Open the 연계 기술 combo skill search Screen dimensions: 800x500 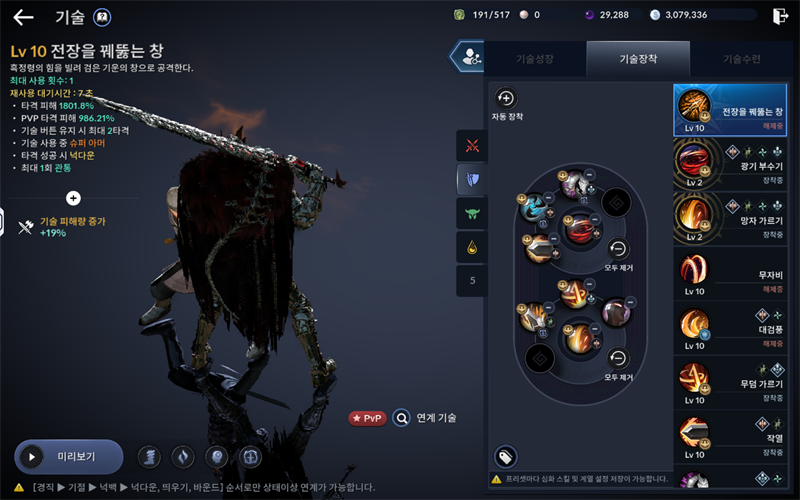pyautogui.click(x=426, y=418)
